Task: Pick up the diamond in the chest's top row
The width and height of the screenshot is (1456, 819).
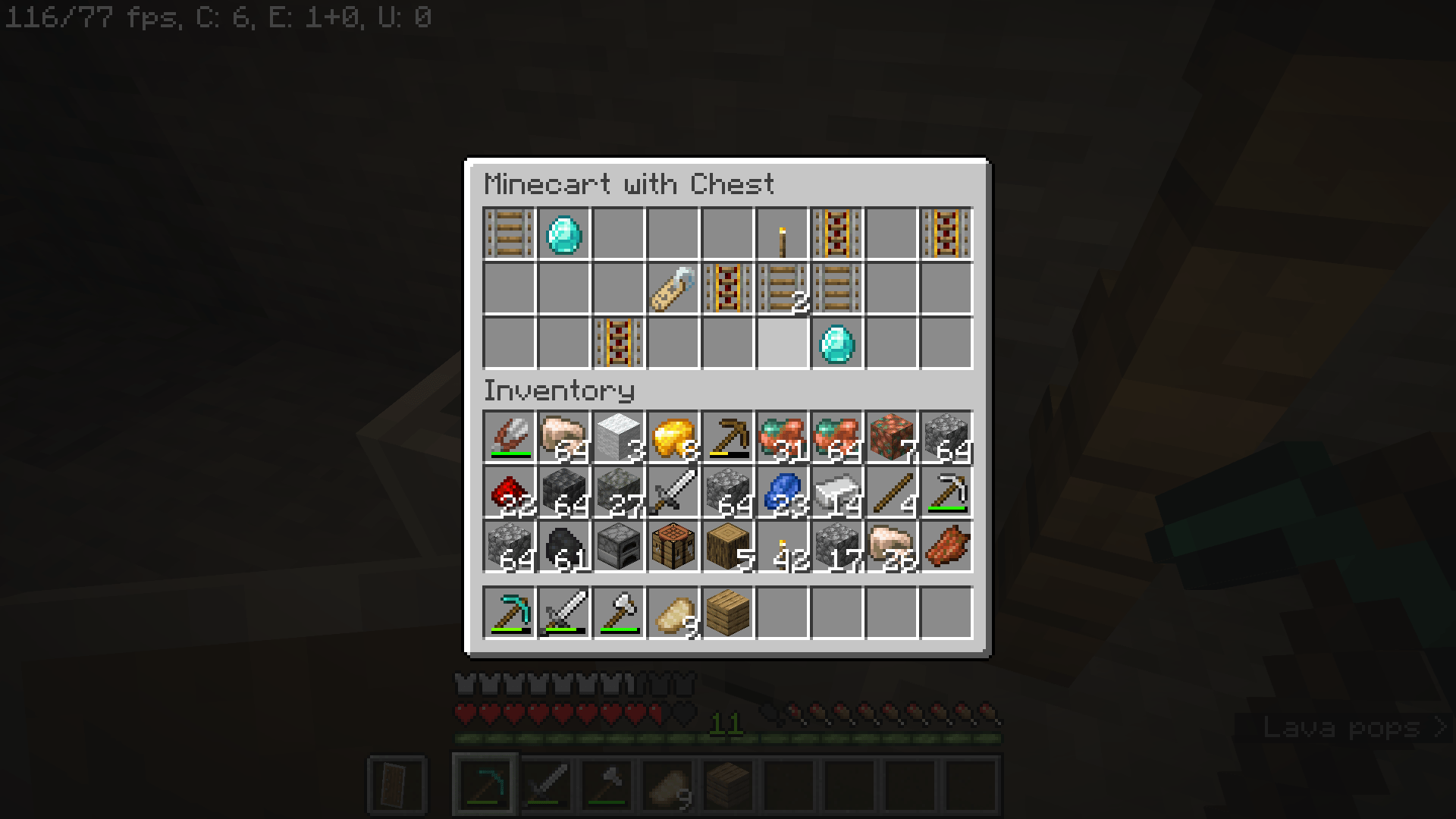Action: pyautogui.click(x=563, y=234)
